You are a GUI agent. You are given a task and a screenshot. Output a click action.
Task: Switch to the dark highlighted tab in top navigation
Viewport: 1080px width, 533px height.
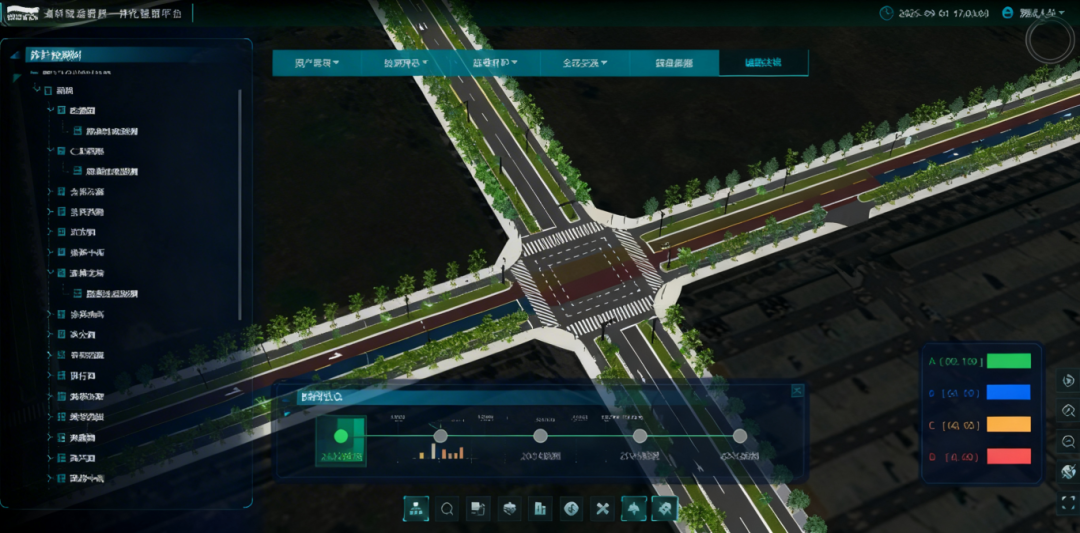pos(763,63)
